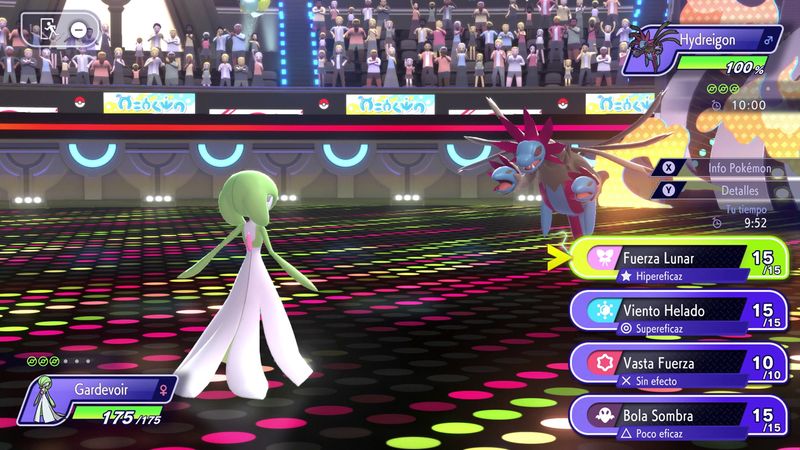Show move Detalles
This screenshot has width=800, height=450.
tap(725, 190)
